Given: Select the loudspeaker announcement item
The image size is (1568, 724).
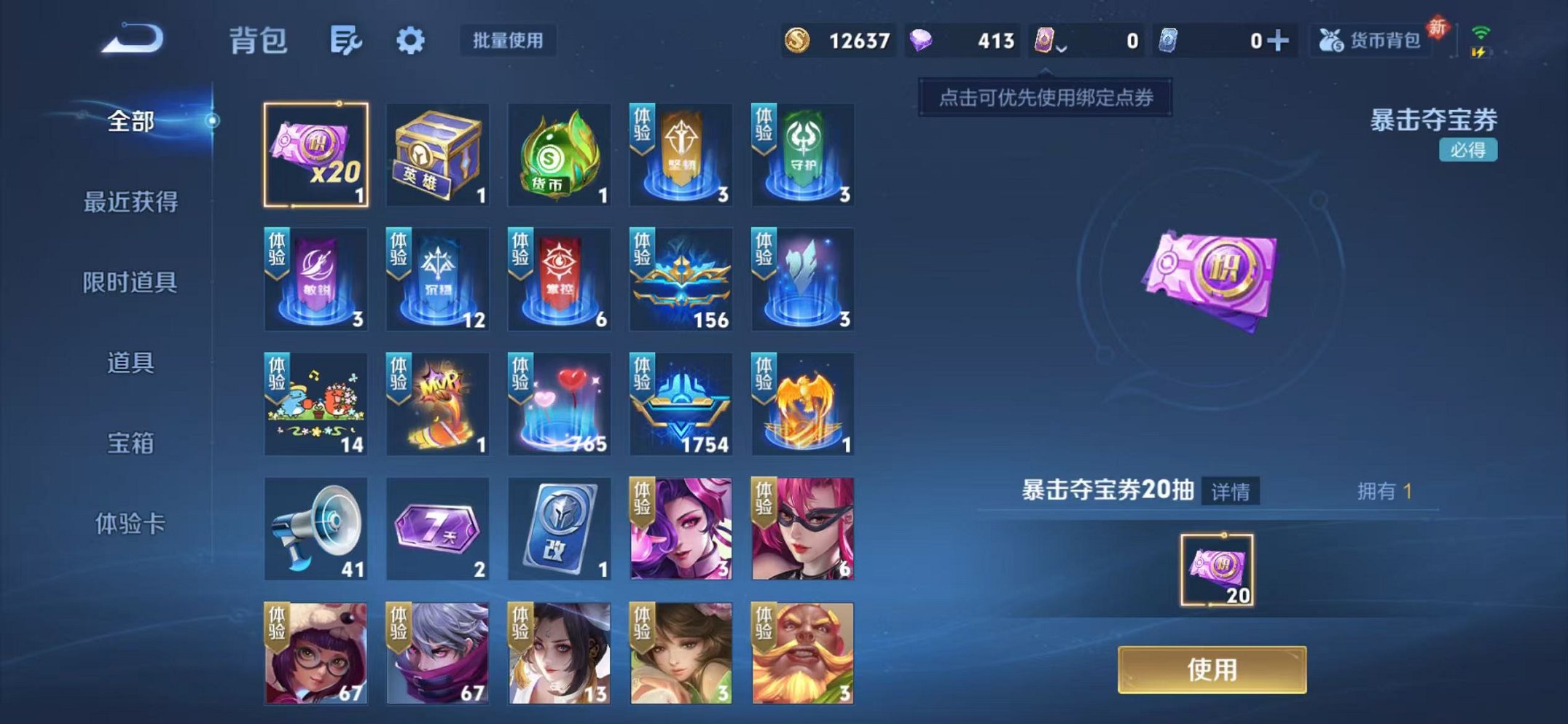Looking at the screenshot, I should coord(315,530).
